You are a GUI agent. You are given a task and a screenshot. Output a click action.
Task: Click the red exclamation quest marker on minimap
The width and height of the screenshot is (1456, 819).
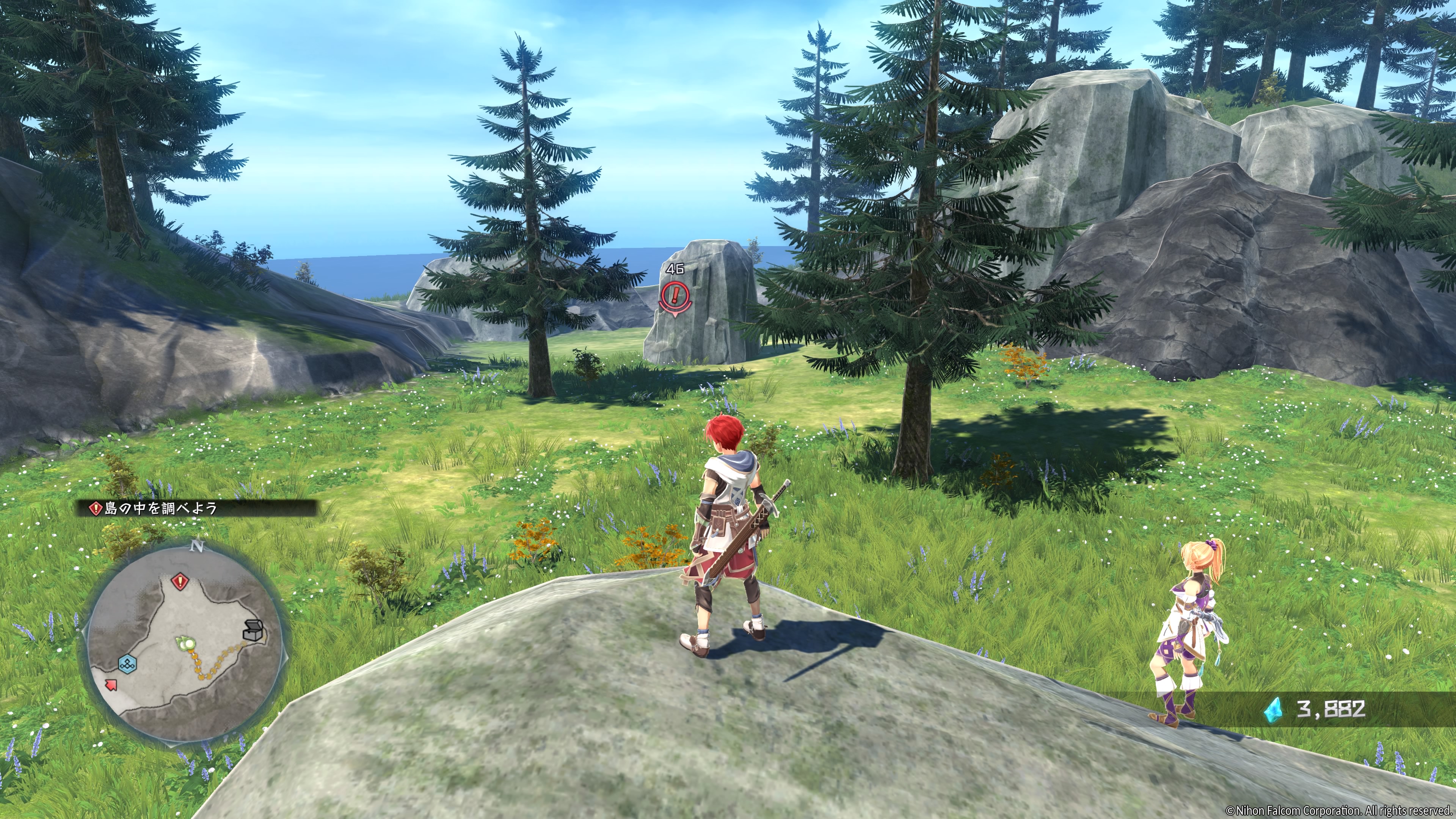point(180,581)
